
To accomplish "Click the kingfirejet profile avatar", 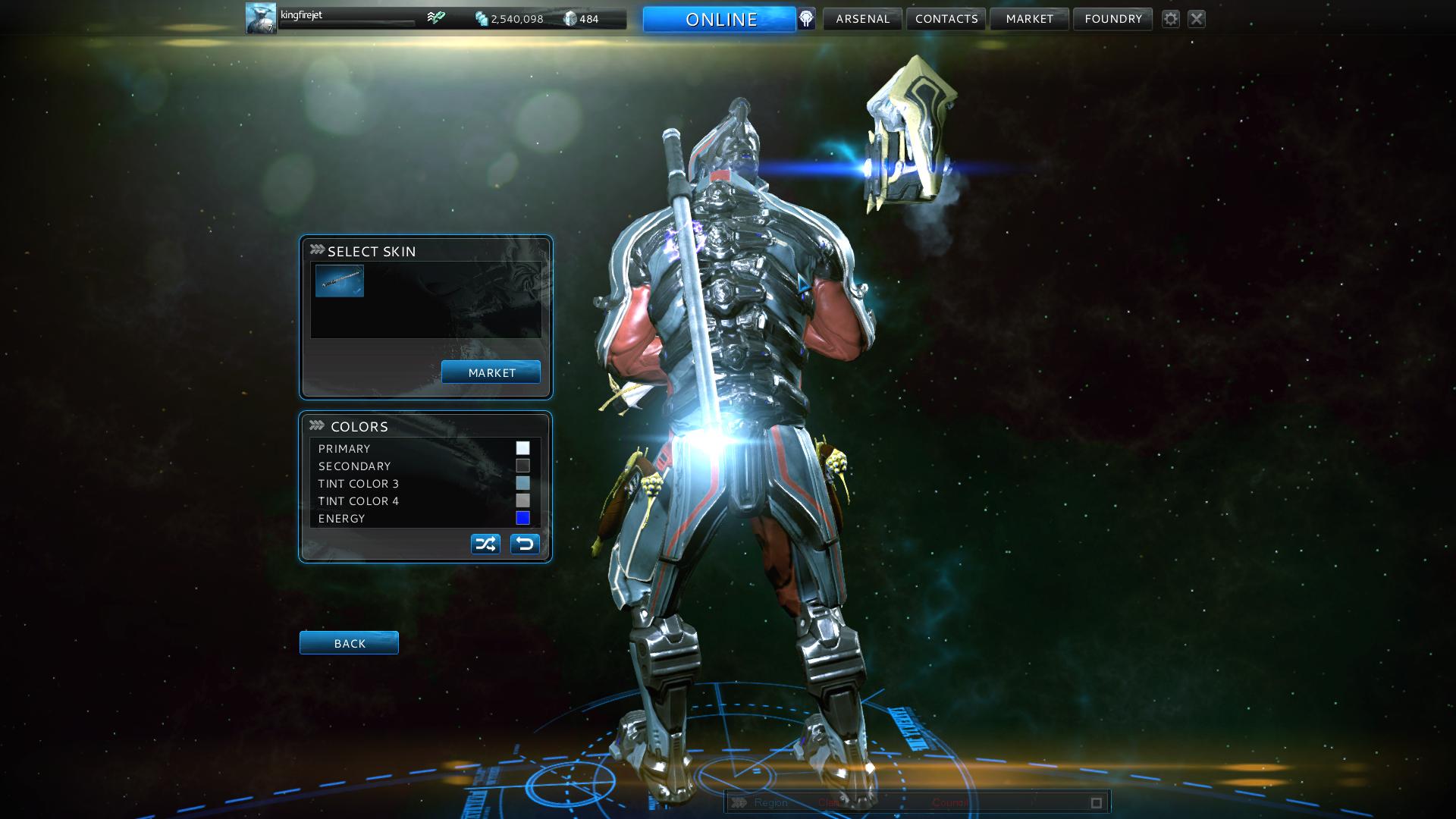I will point(261,18).
